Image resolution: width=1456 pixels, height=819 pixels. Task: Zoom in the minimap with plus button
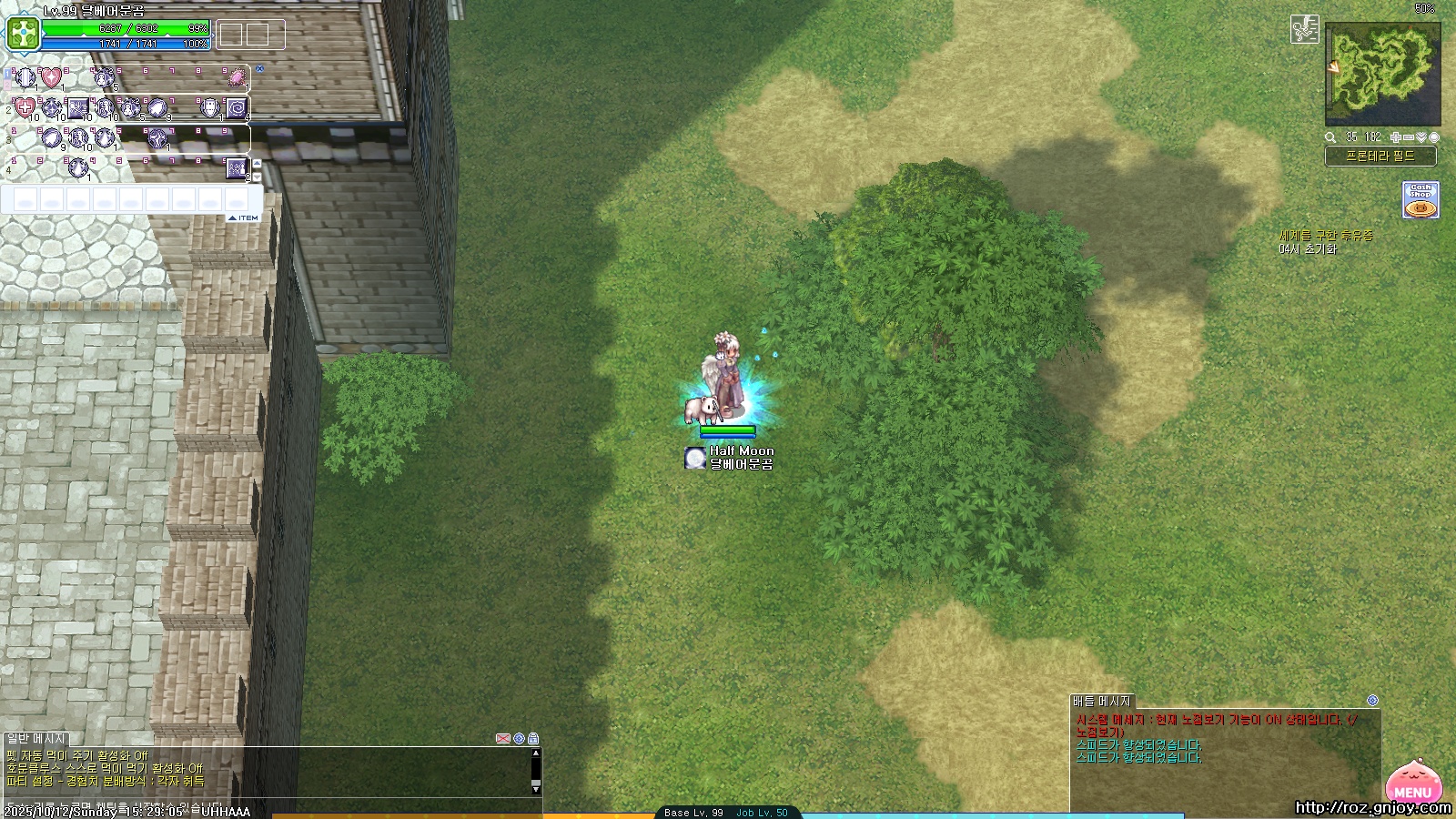[1396, 137]
